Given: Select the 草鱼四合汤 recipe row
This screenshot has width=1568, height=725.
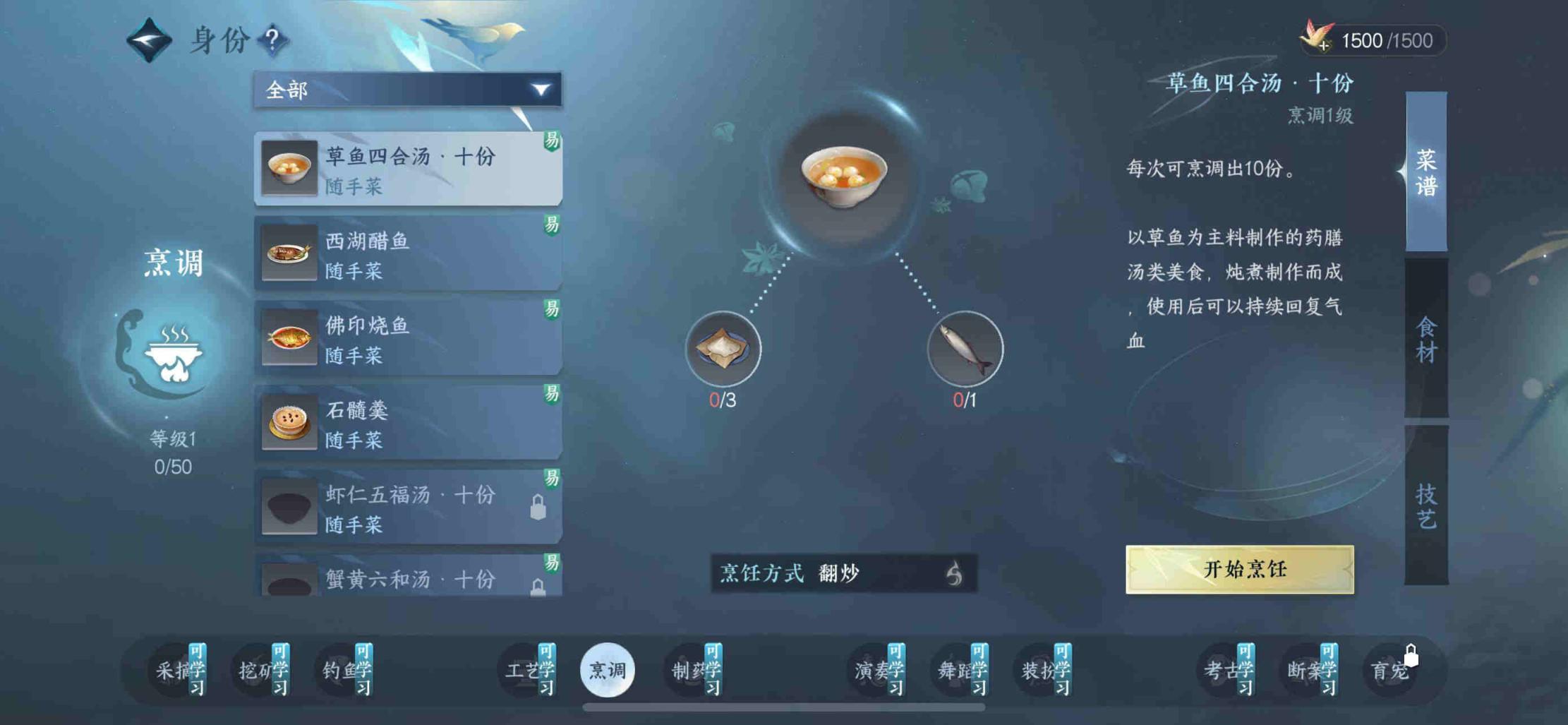Looking at the screenshot, I should (x=407, y=169).
